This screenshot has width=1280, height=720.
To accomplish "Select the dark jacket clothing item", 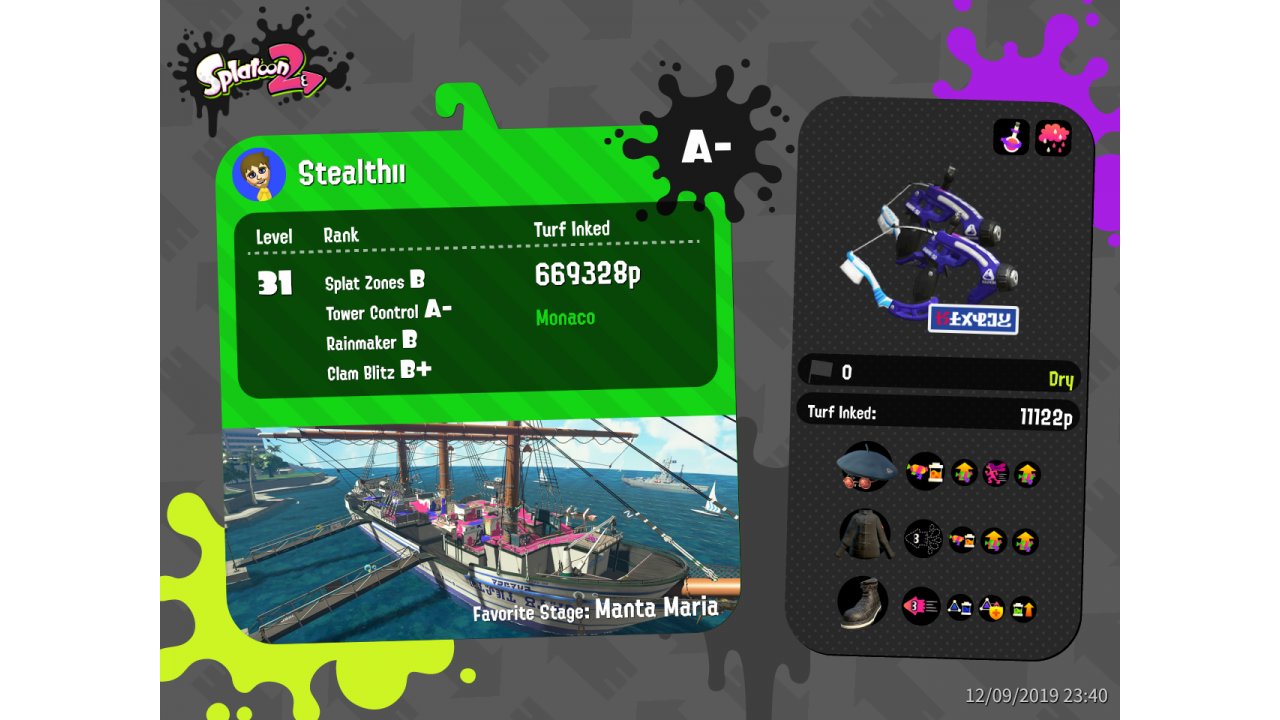I will tap(863, 536).
